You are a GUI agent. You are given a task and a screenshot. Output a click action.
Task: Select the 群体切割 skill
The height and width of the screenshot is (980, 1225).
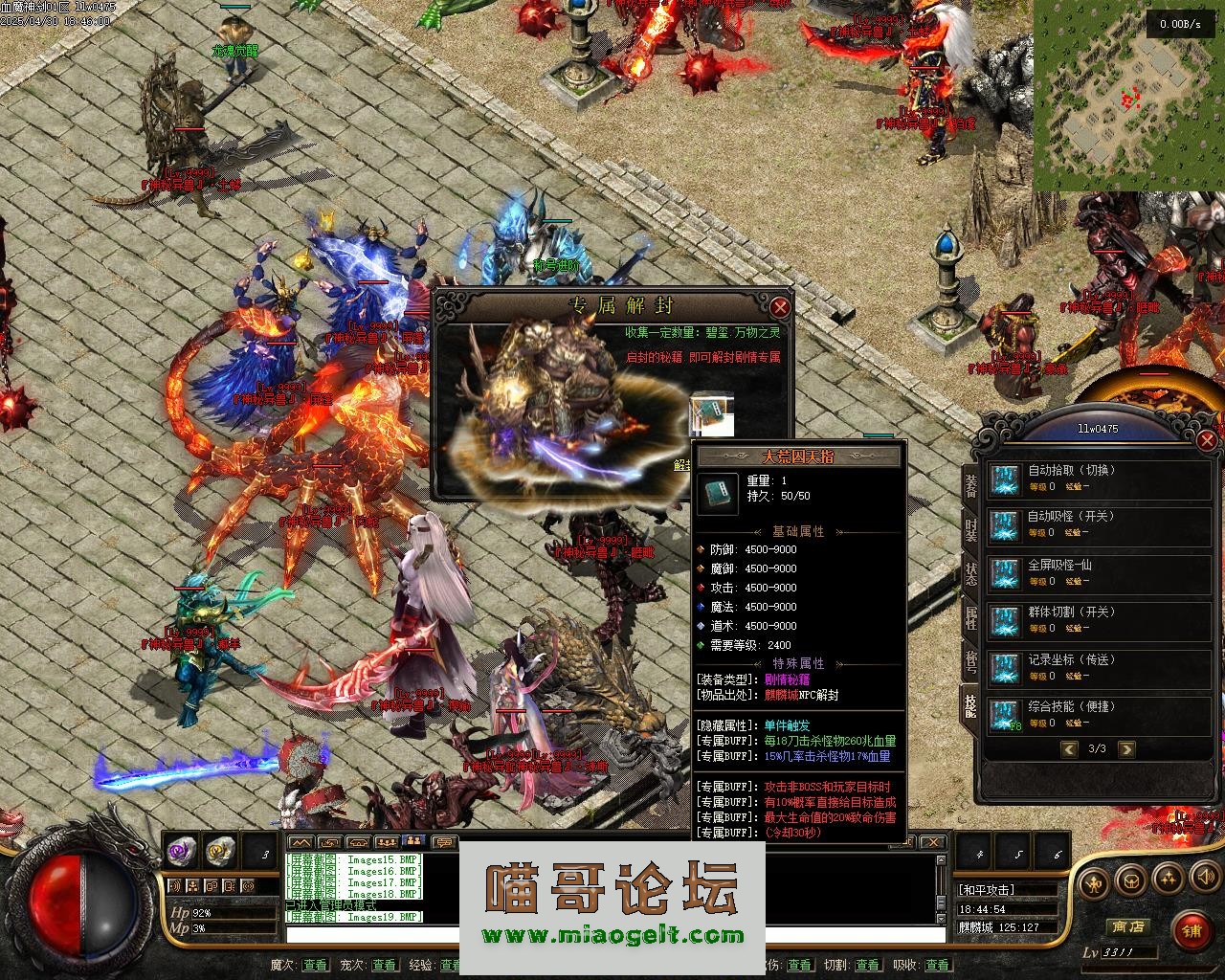point(1101,619)
